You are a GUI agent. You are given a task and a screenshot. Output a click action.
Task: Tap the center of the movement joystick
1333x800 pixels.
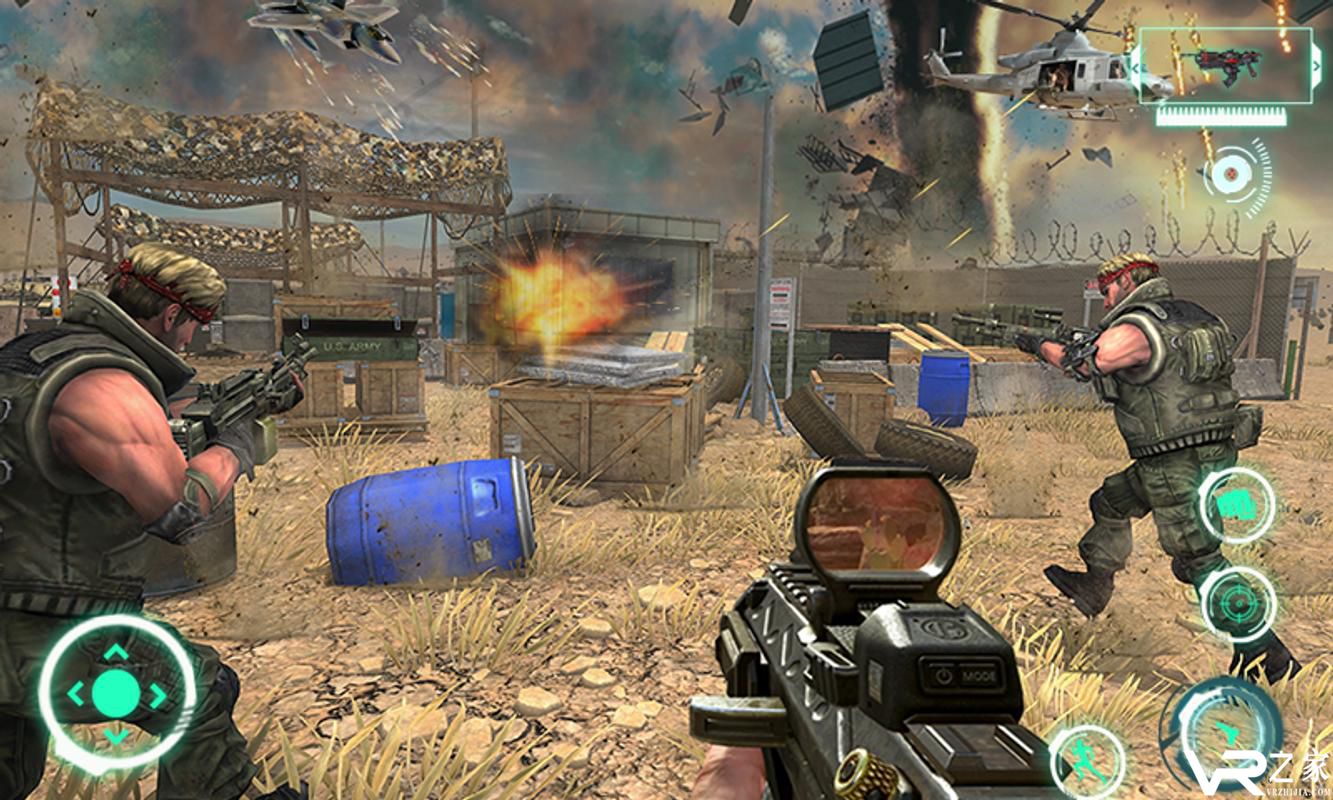point(116,692)
